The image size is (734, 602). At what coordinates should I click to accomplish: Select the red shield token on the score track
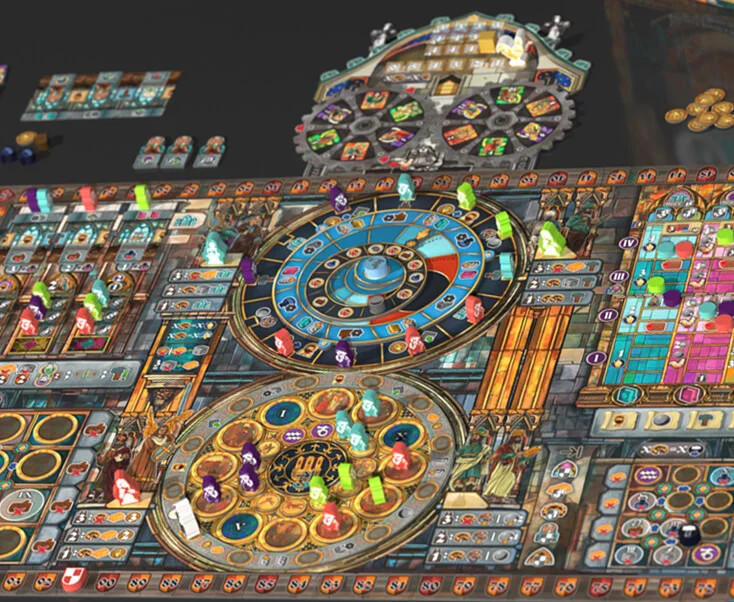[72, 579]
